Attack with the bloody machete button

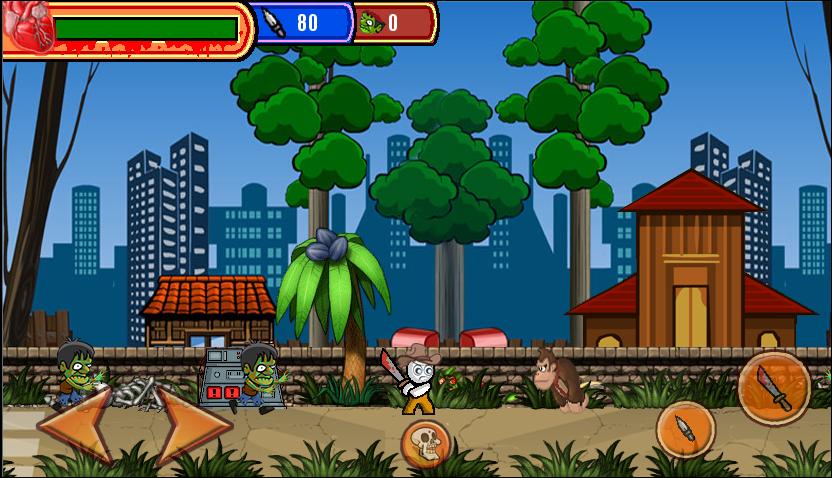pyautogui.click(x=774, y=387)
